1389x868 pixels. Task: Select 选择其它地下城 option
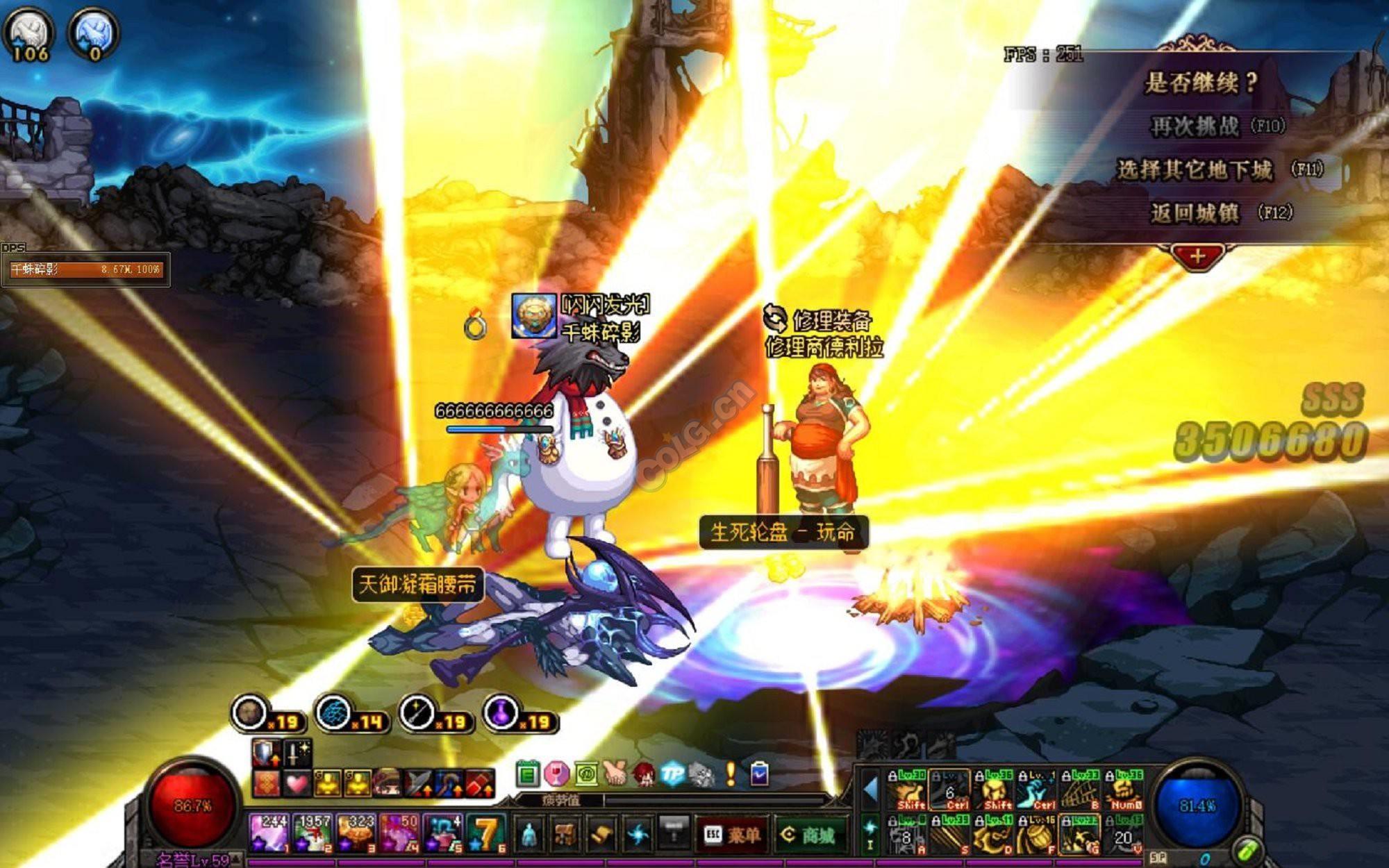(x=1195, y=169)
